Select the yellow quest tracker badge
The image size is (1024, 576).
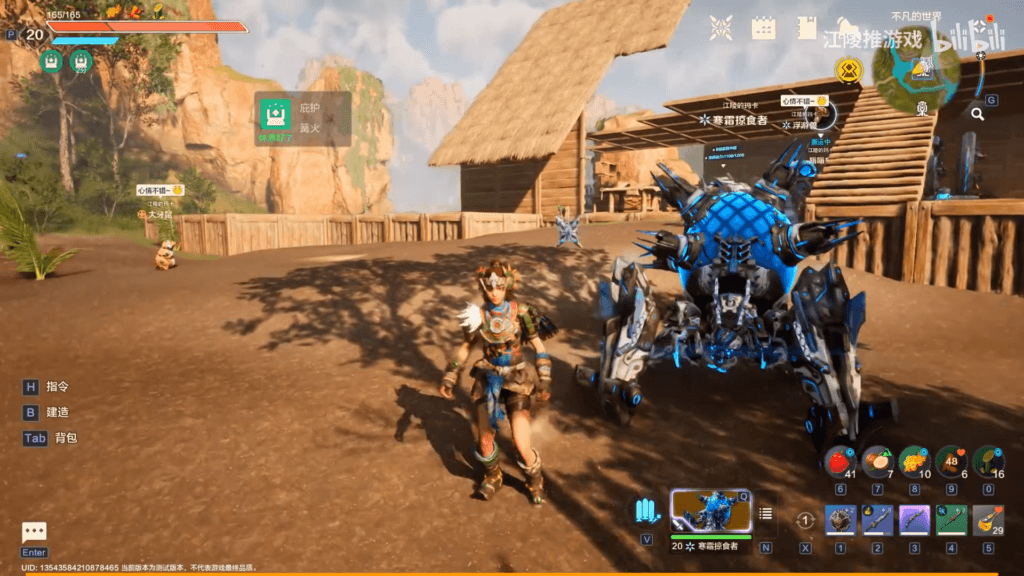[x=851, y=69]
